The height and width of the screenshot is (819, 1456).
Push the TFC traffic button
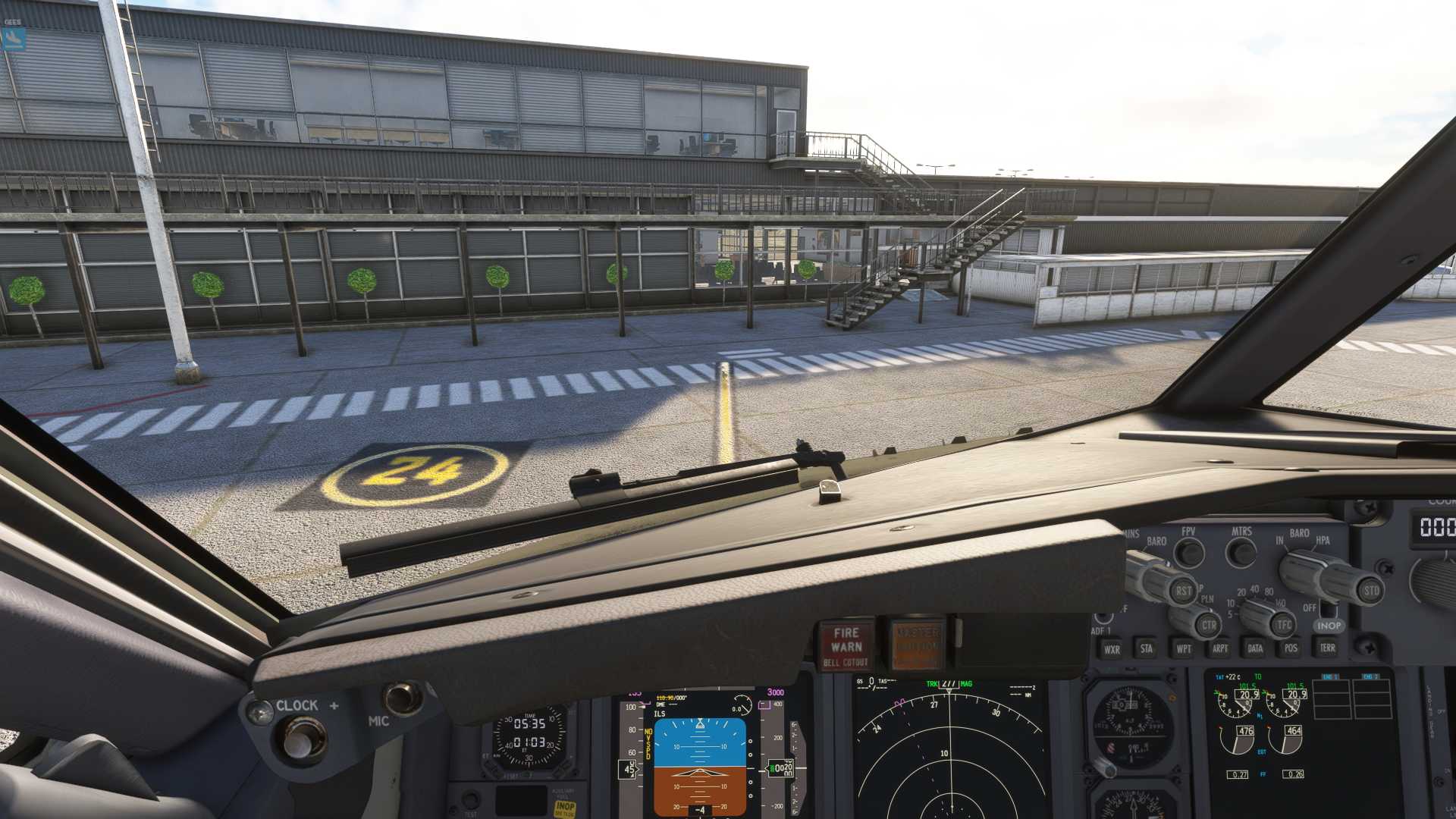[x=1283, y=625]
